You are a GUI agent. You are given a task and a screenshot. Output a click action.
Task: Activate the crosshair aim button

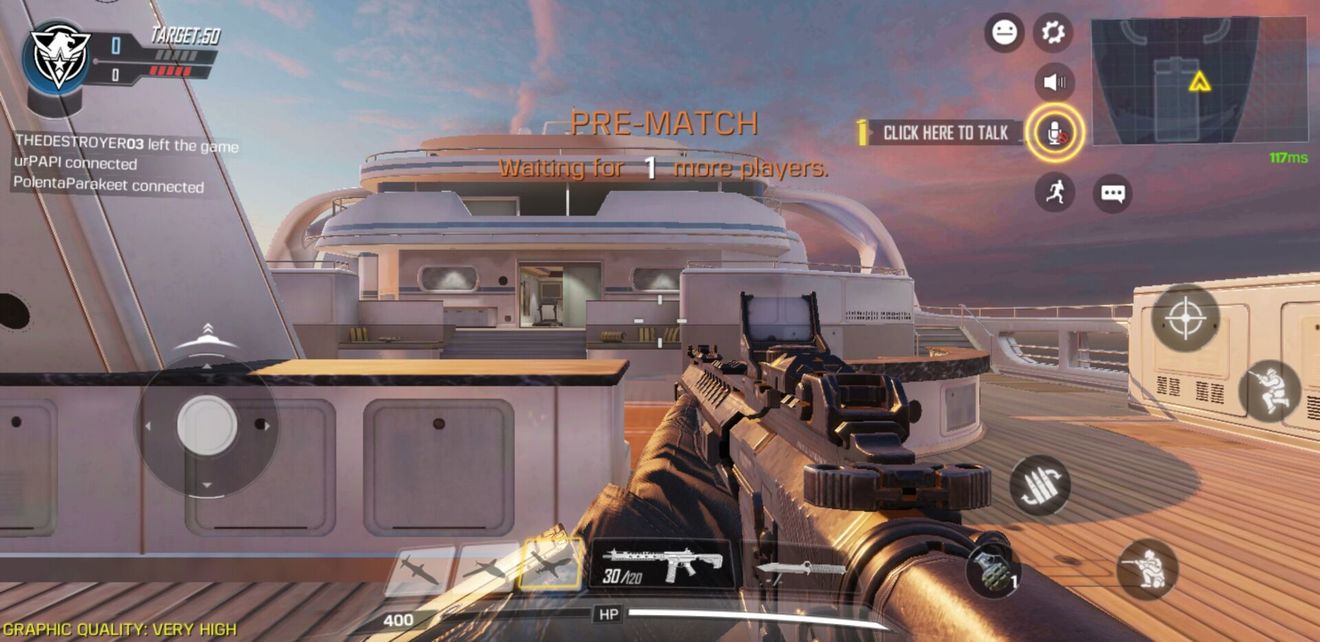pos(1185,319)
